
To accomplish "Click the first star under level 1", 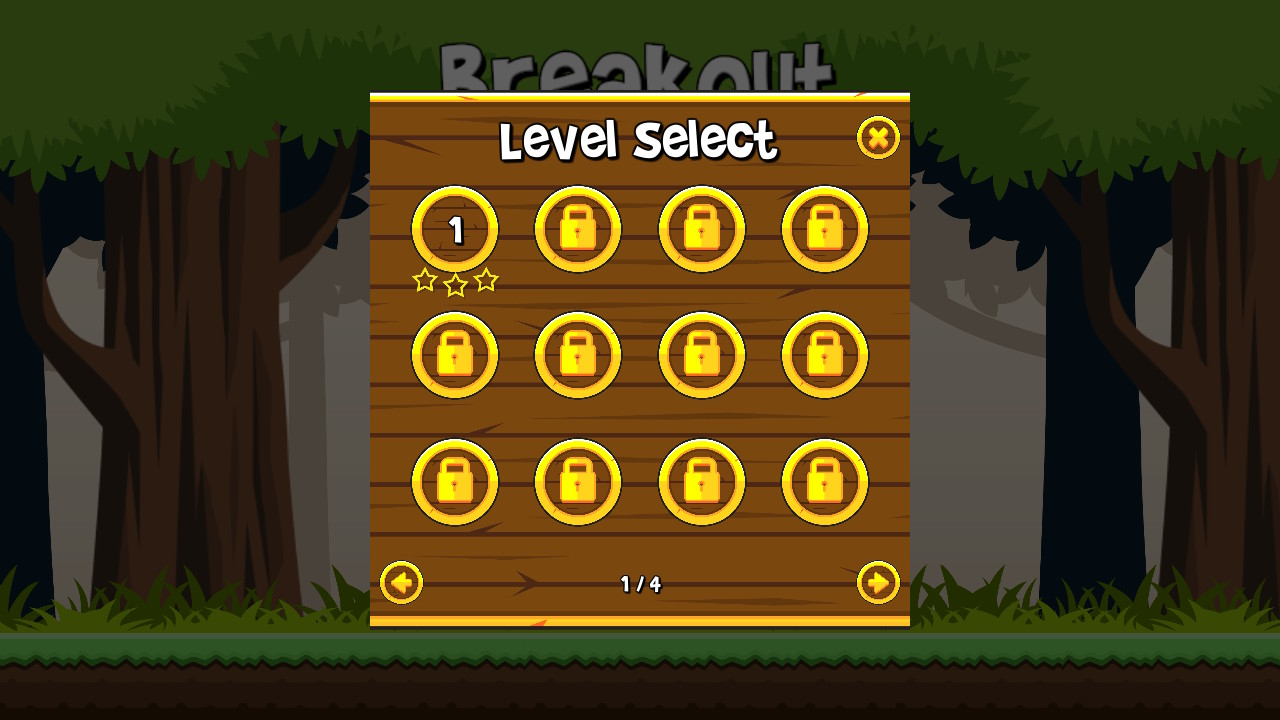I will [x=425, y=280].
